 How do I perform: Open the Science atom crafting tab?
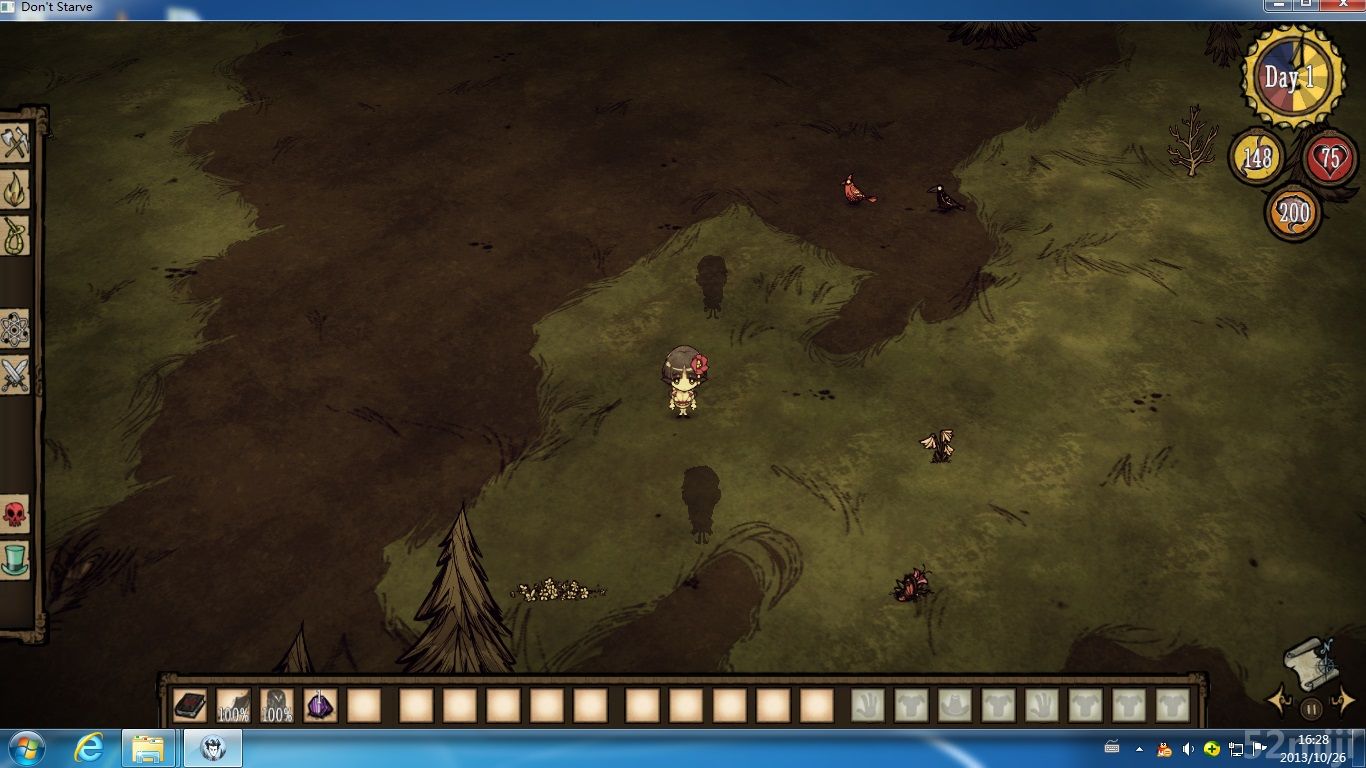pyautogui.click(x=15, y=329)
